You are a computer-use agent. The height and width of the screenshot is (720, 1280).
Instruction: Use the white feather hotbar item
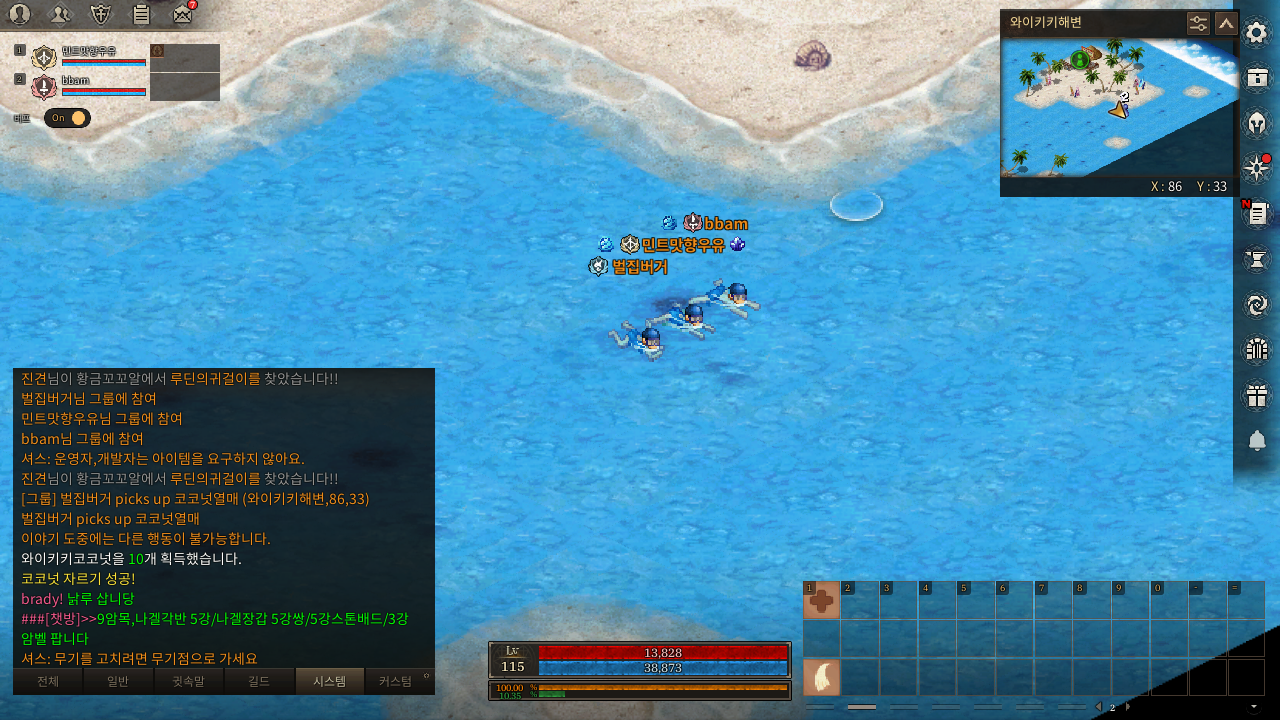pos(822,678)
